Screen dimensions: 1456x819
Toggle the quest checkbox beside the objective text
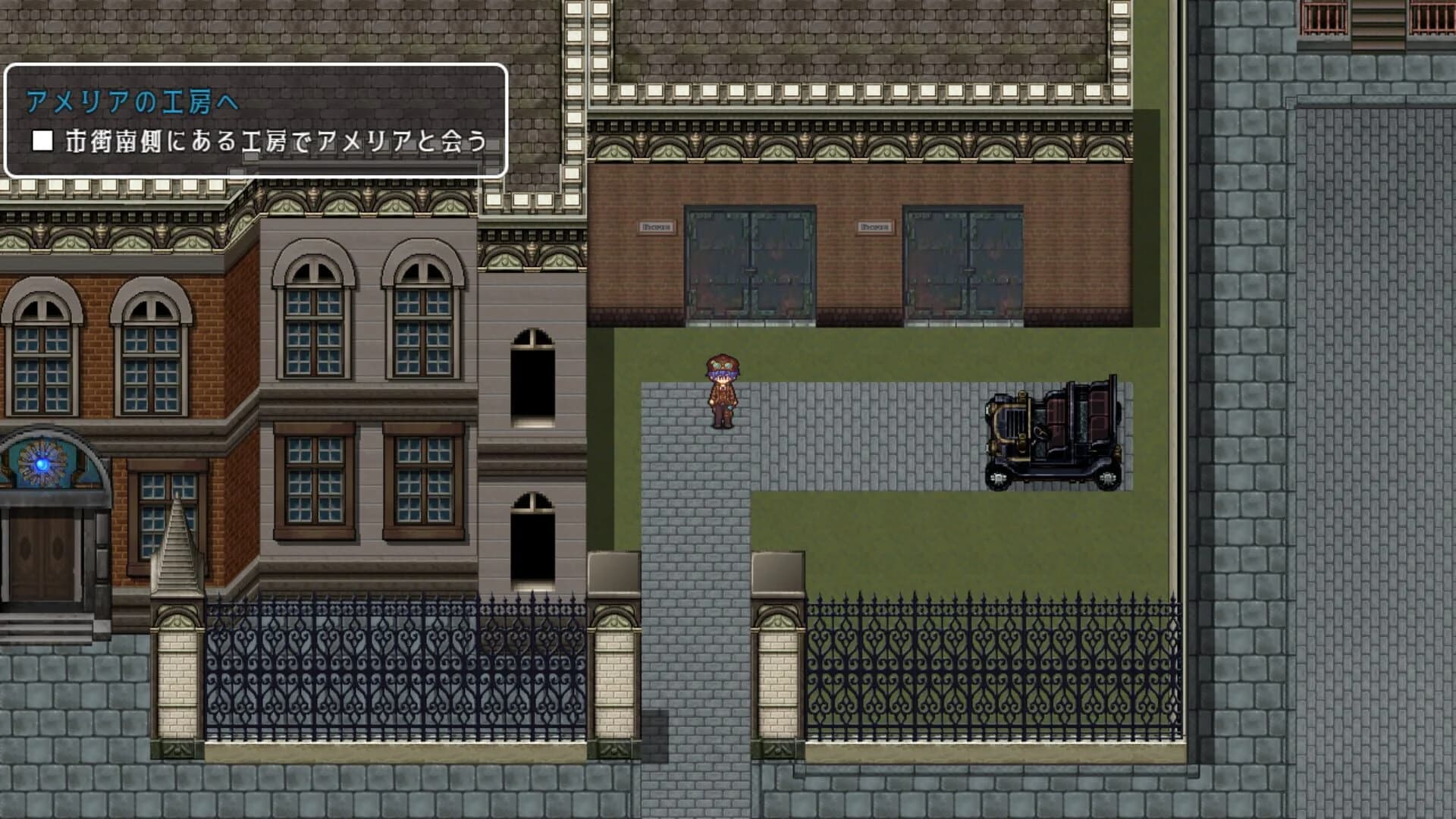point(42,140)
